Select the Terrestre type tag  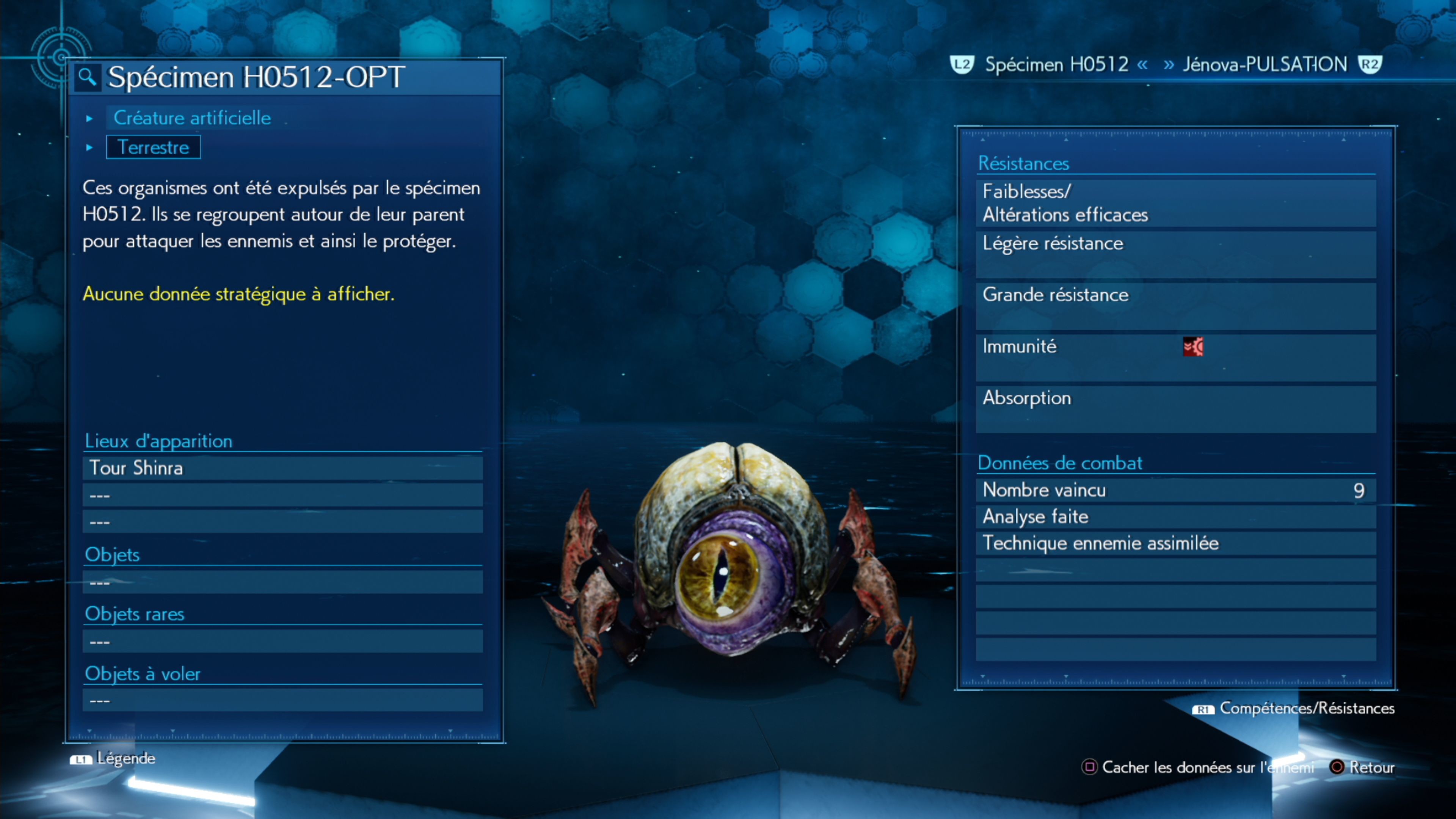(153, 147)
